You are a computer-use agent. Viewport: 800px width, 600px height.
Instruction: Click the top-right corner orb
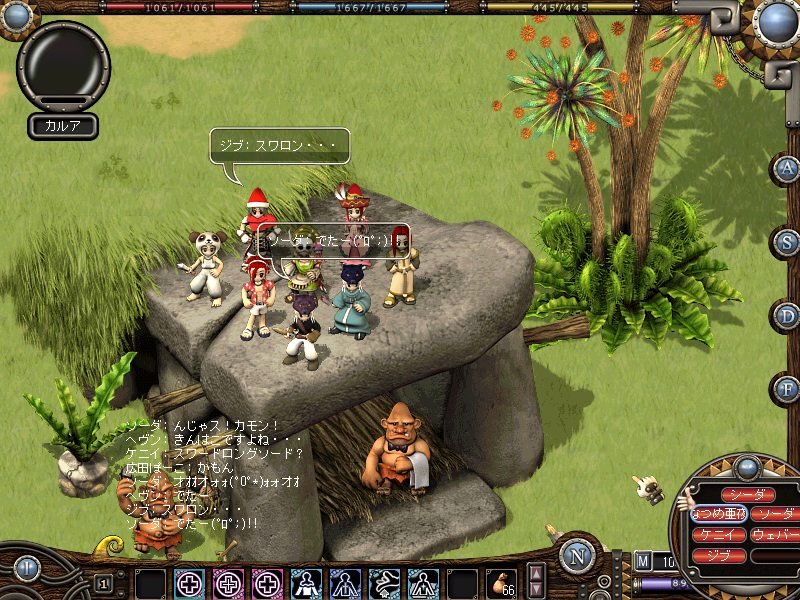click(x=776, y=18)
